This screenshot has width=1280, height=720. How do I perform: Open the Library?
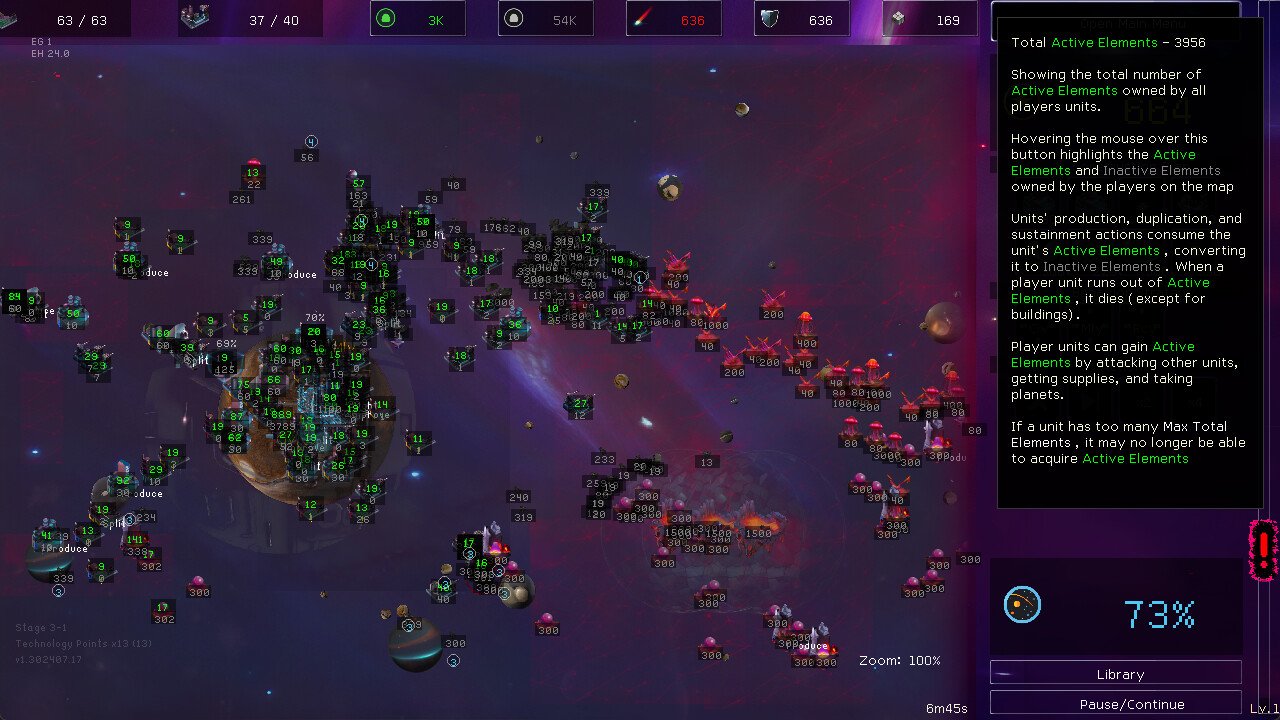coord(1116,674)
